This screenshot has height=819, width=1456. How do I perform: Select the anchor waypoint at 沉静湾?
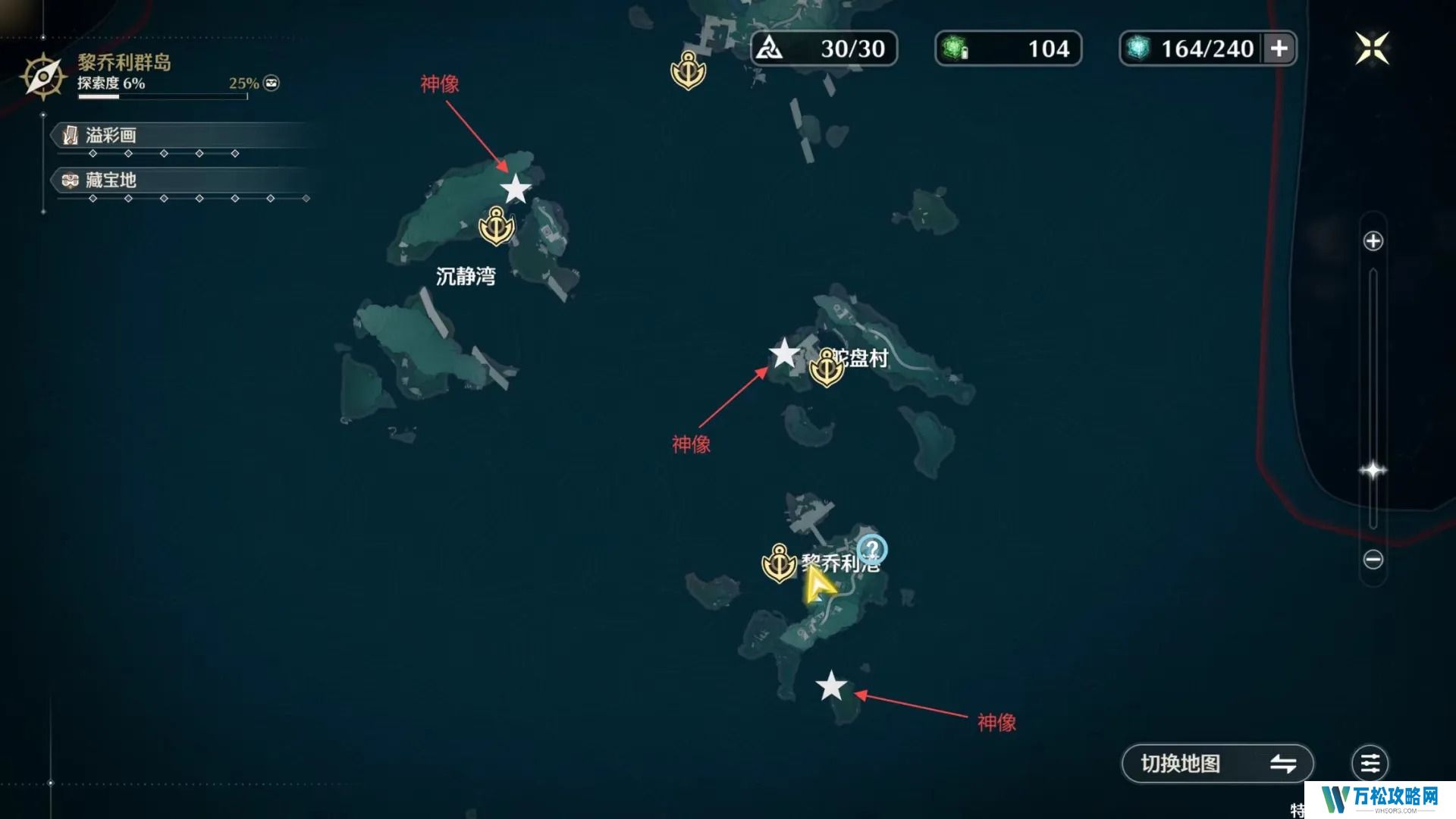tap(497, 226)
